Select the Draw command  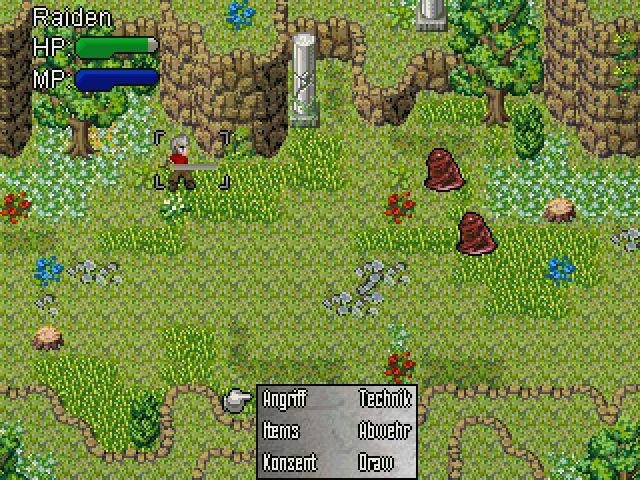(376, 463)
